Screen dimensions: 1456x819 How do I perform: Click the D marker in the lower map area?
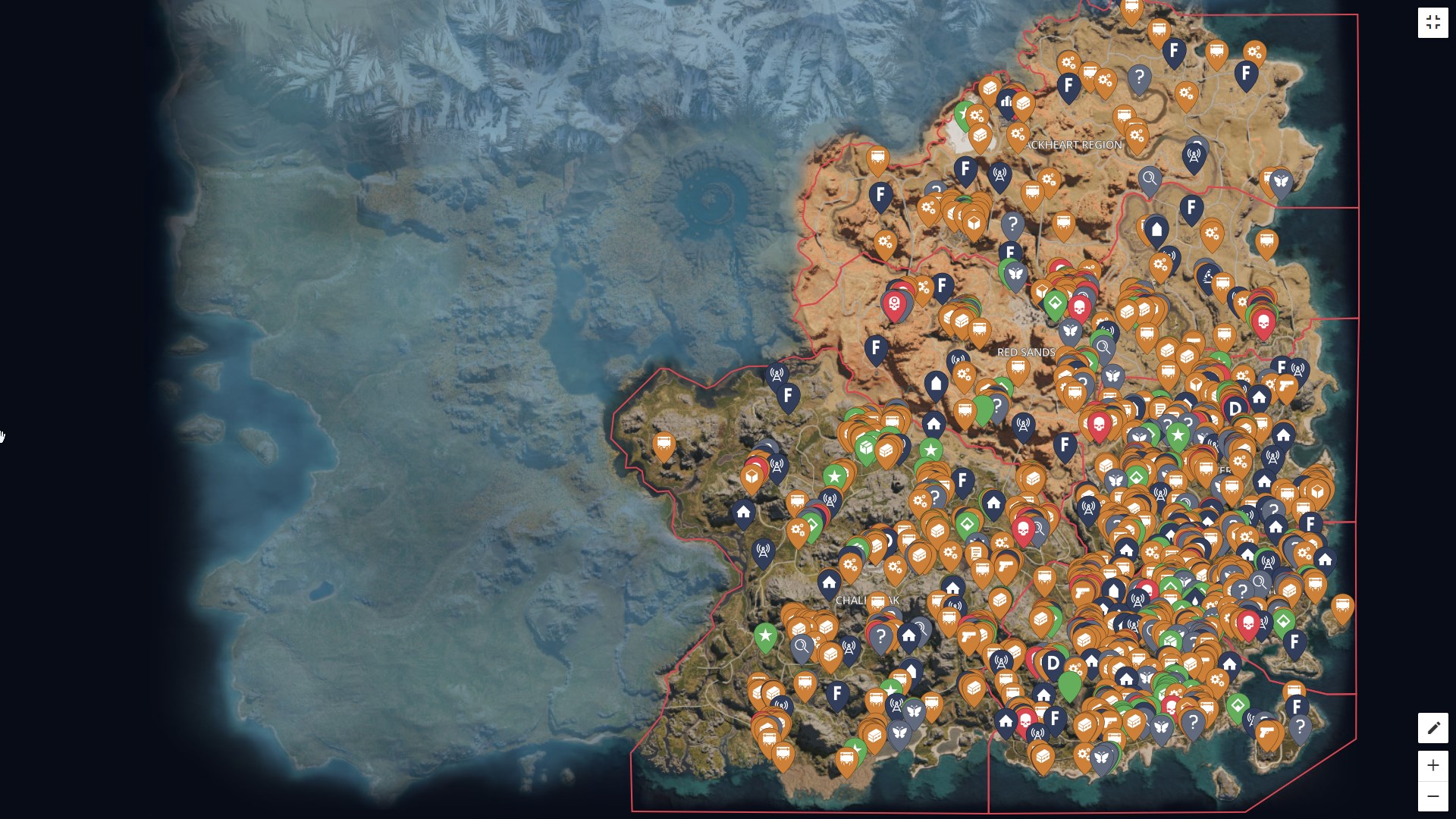click(1050, 661)
